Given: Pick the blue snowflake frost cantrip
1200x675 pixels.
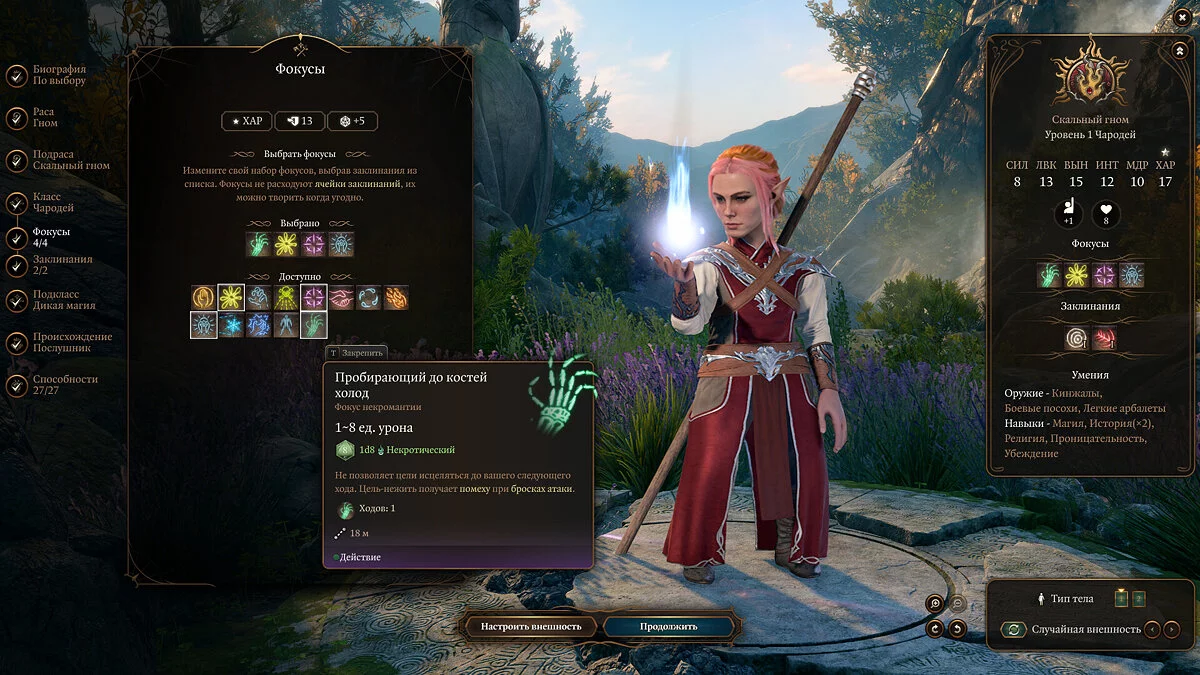Looking at the screenshot, I should point(231,325).
